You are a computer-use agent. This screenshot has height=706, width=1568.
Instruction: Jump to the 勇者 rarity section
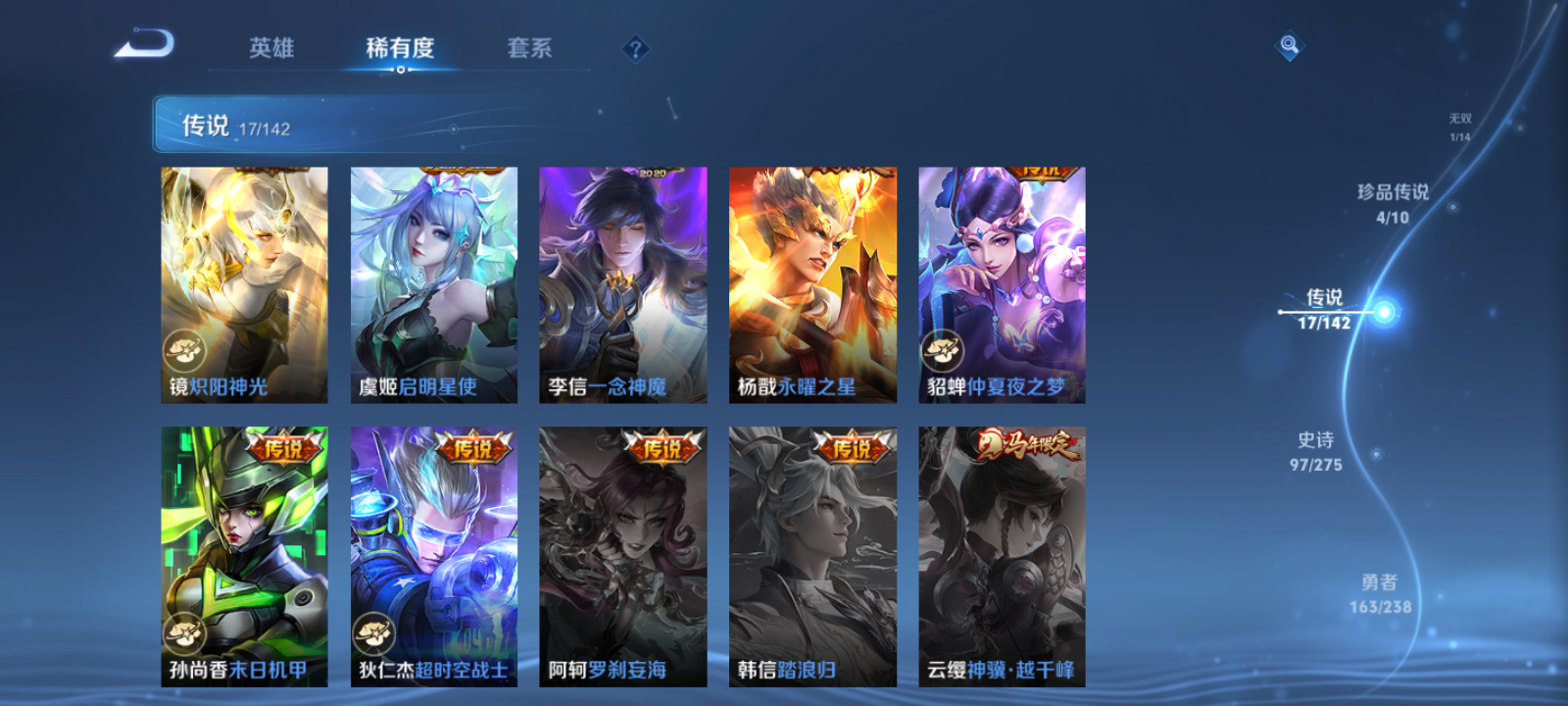click(1378, 593)
